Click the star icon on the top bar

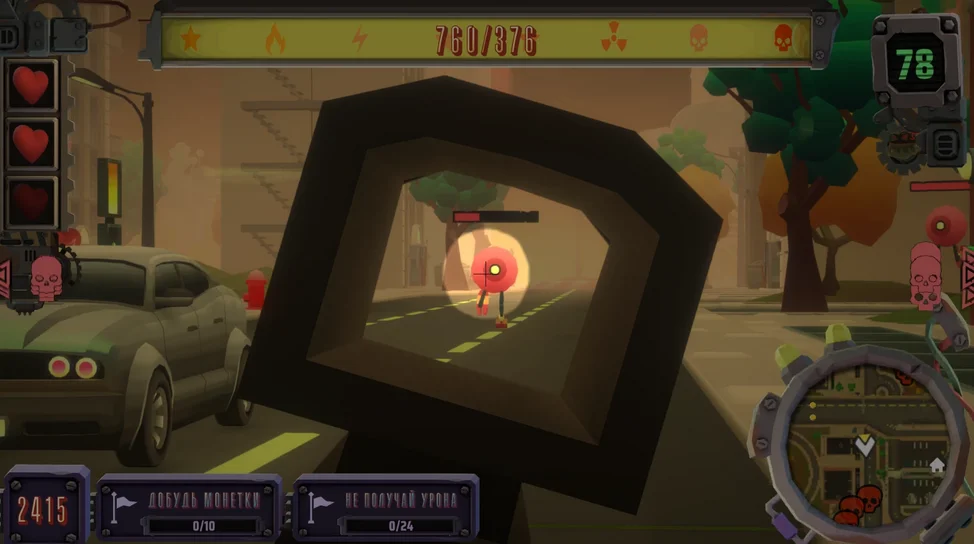190,40
